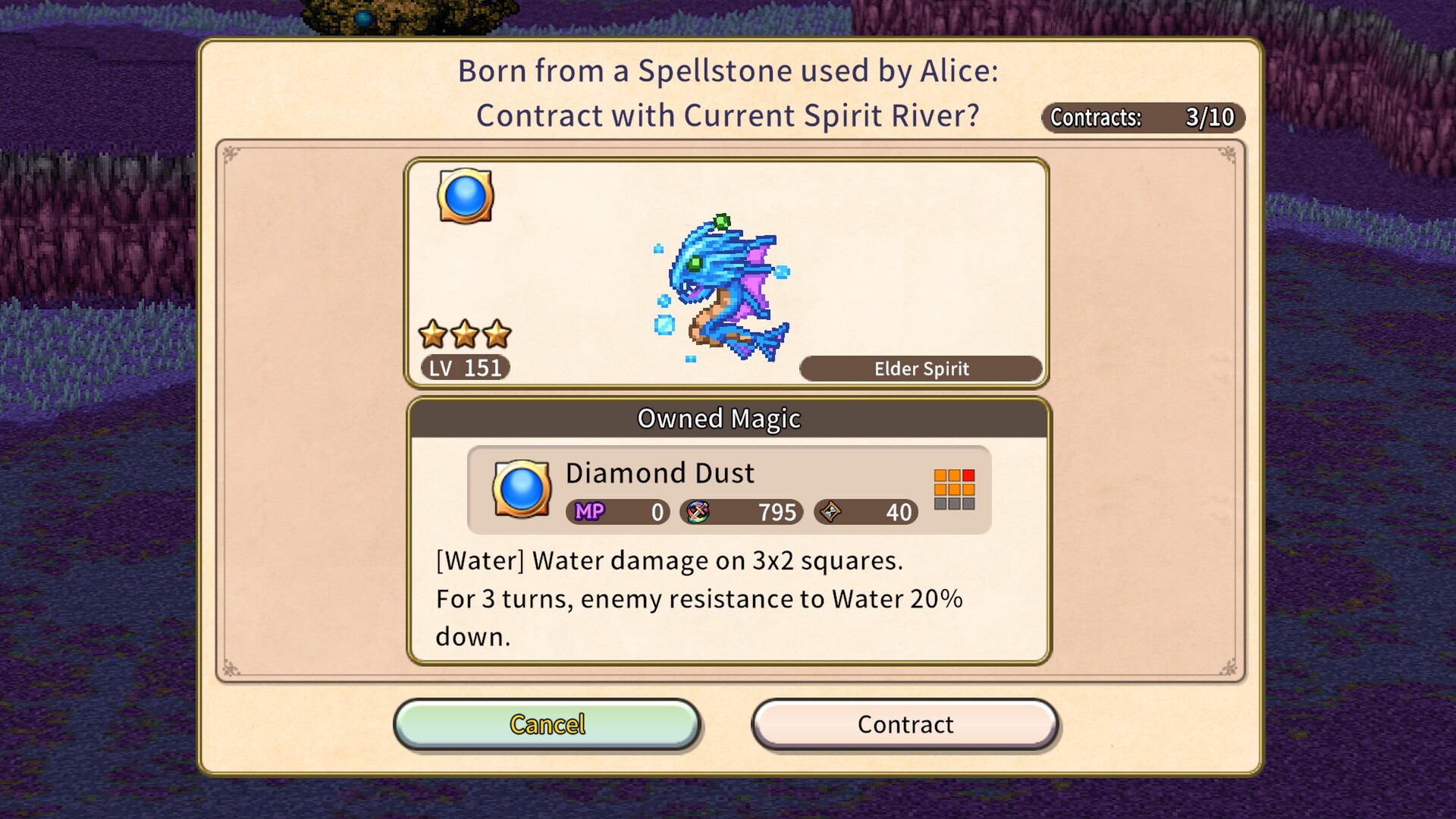
Task: Expand the Owned Magic section header
Action: [x=719, y=418]
